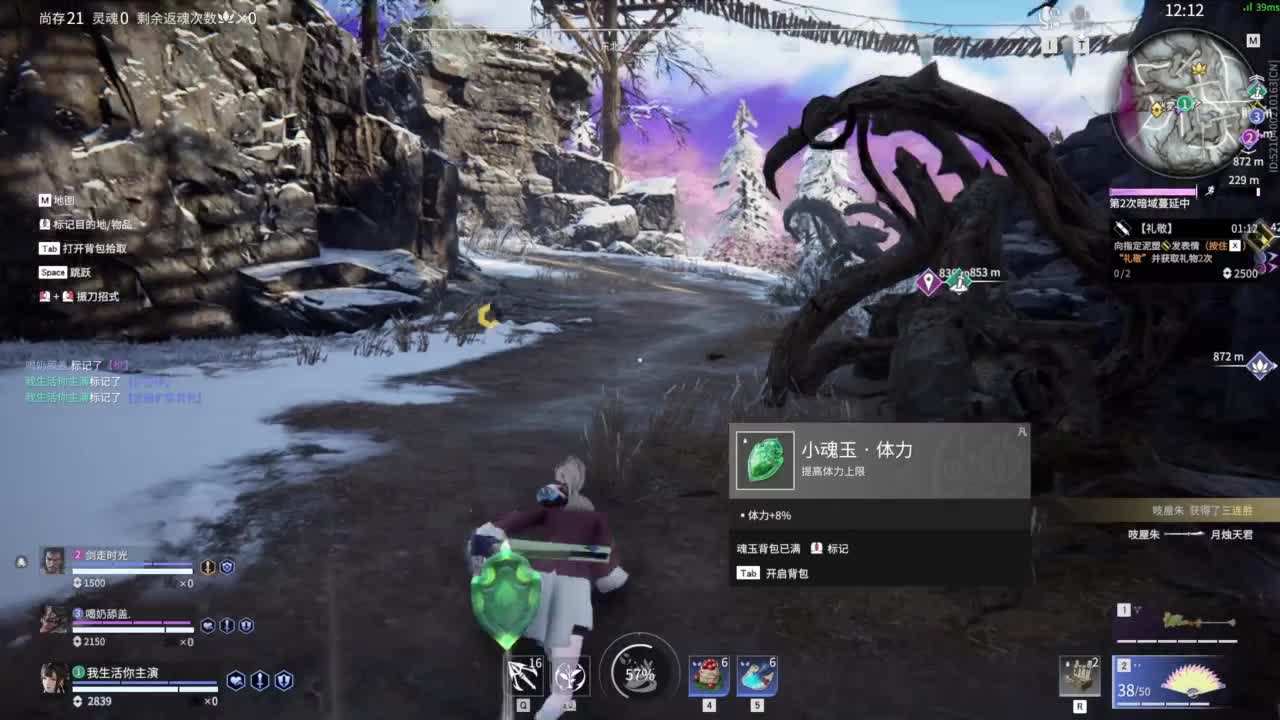The height and width of the screenshot is (720, 1280).
Task: Click the blue water item in slot 5
Action: [758, 677]
